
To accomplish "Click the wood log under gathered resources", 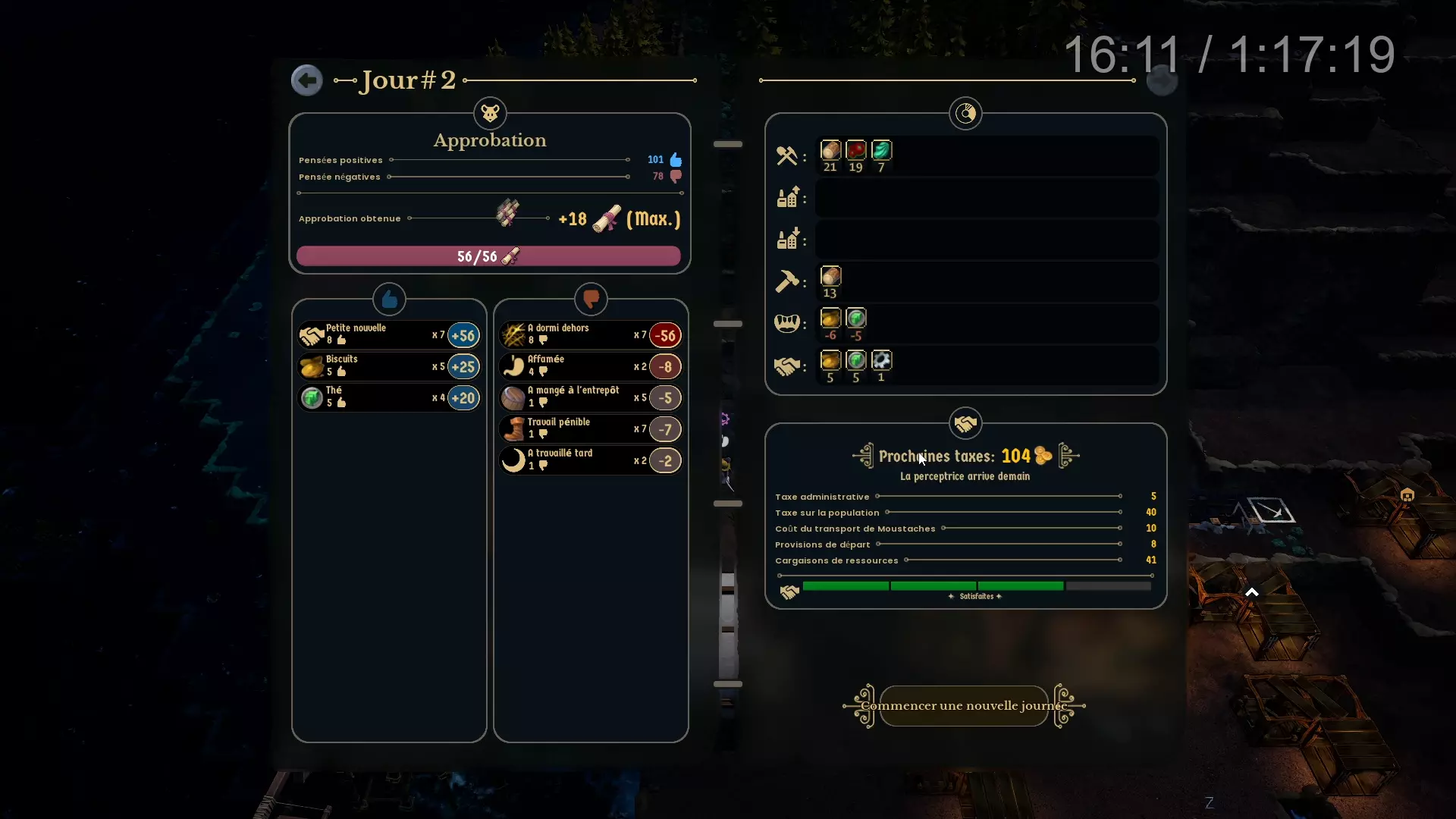I will pyautogui.click(x=830, y=151).
